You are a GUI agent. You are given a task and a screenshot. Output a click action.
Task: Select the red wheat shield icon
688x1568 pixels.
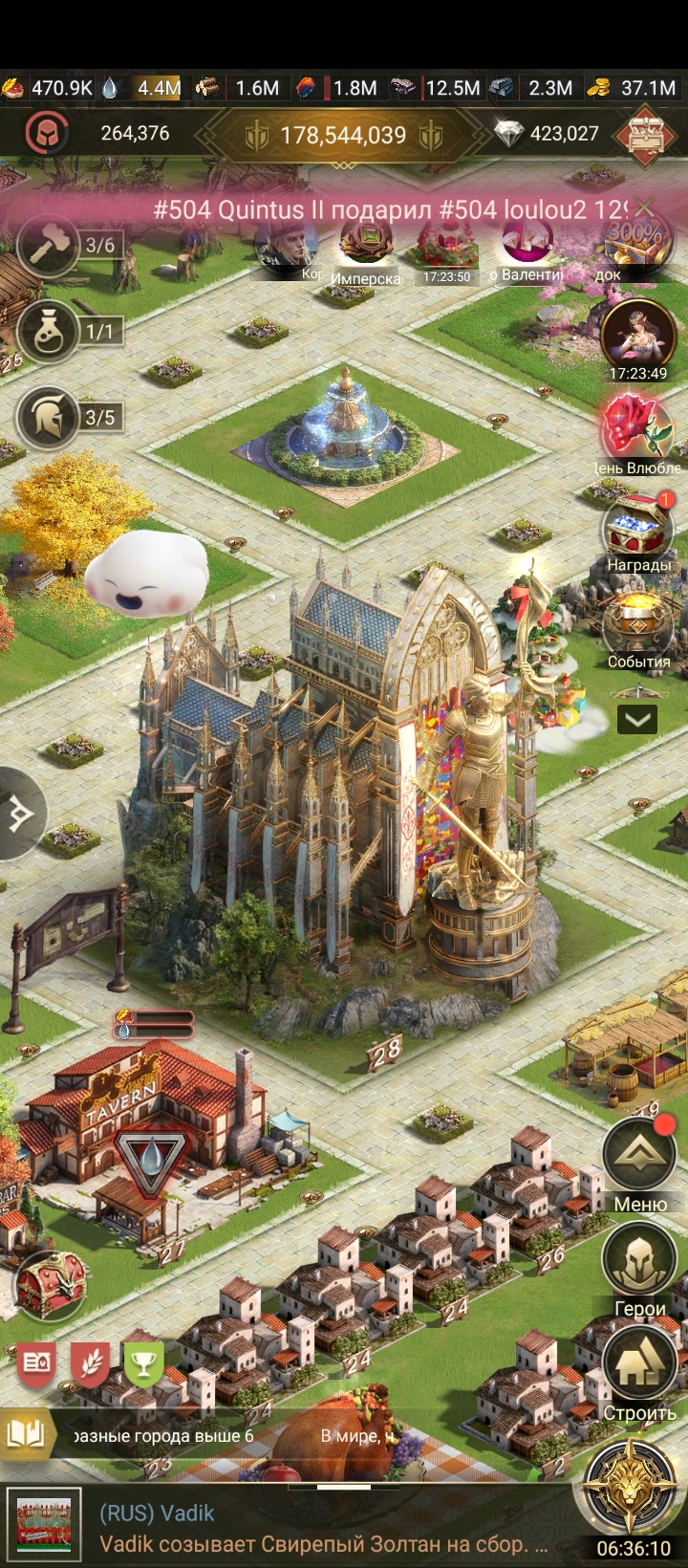pos(90,1363)
